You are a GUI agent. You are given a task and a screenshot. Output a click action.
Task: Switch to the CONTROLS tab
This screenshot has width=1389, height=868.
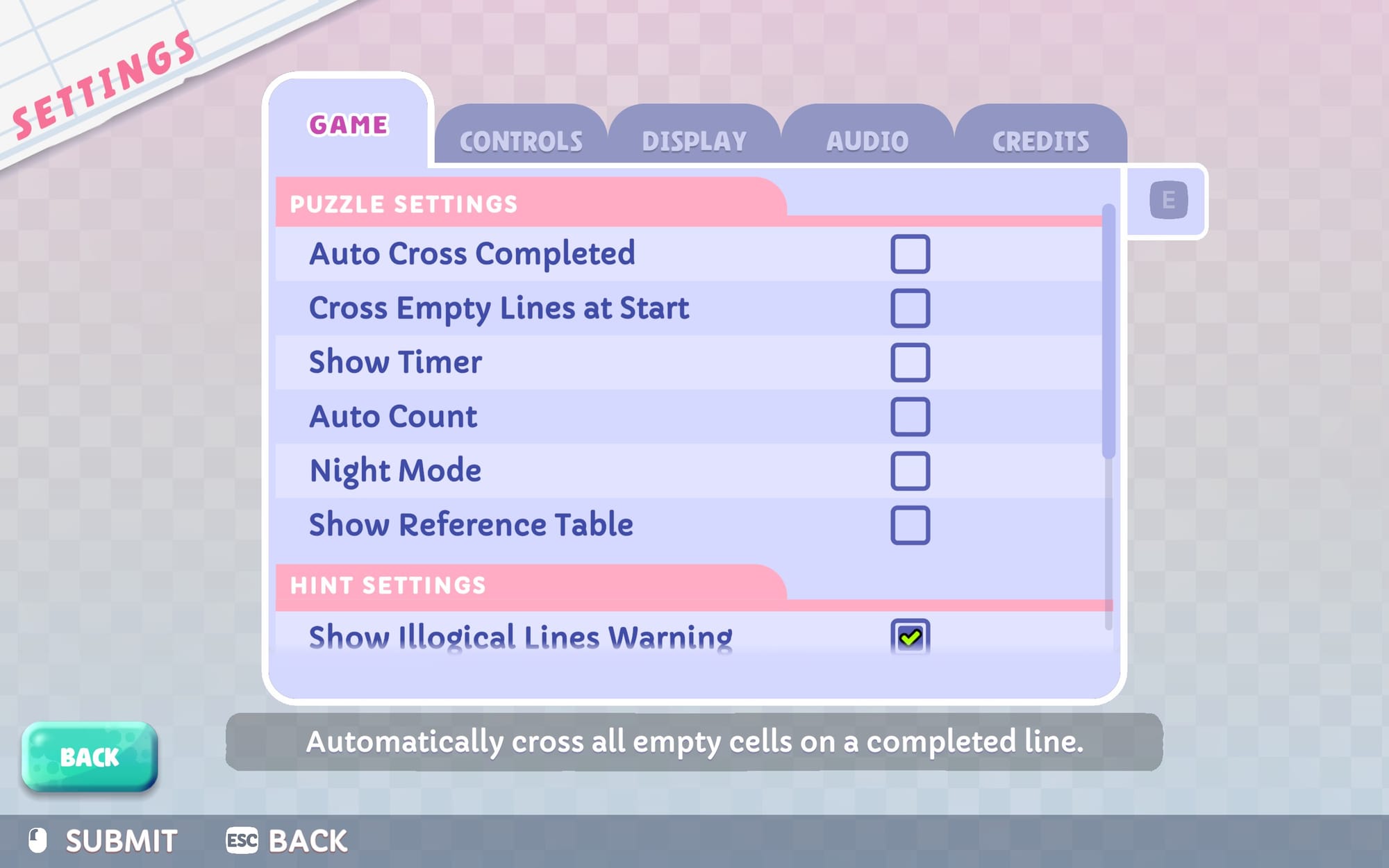coord(521,139)
